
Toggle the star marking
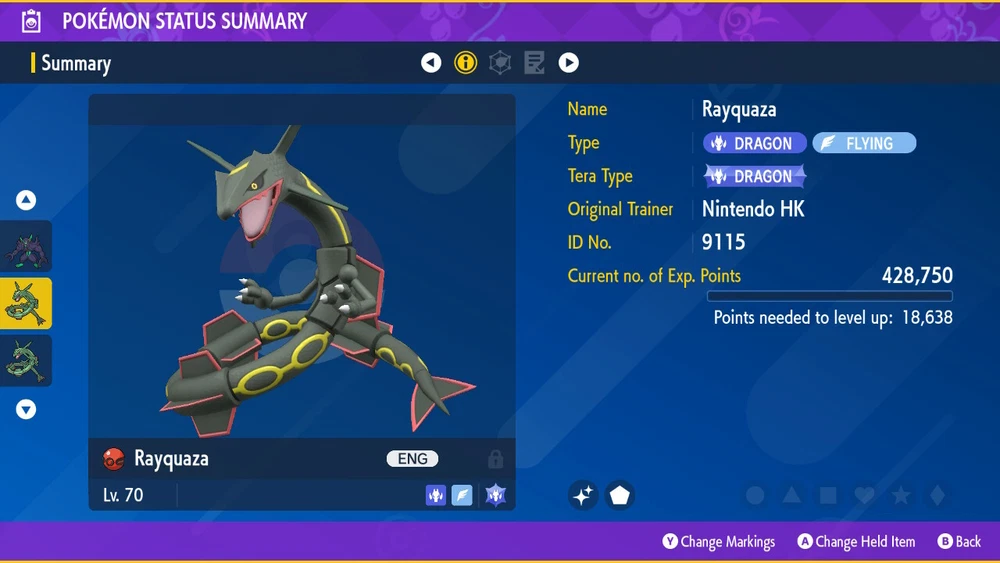pyautogui.click(x=900, y=495)
